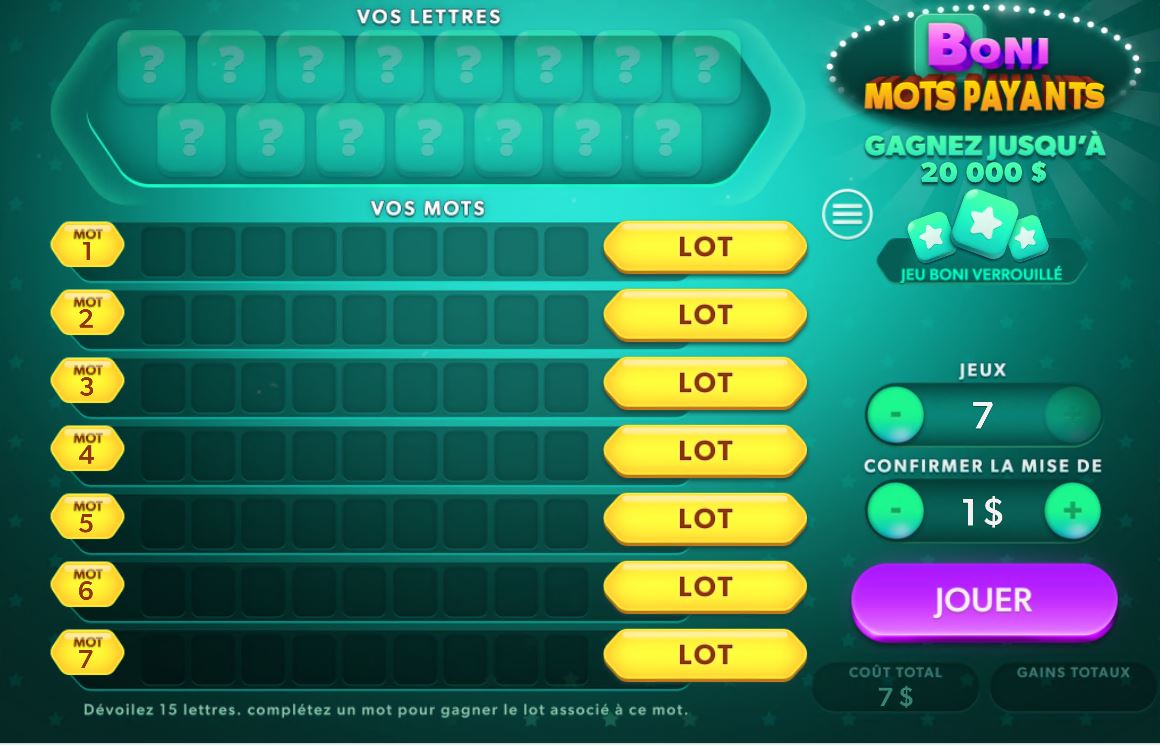Click the locked bonus game dice icon
The image size is (1160, 745).
(981, 228)
